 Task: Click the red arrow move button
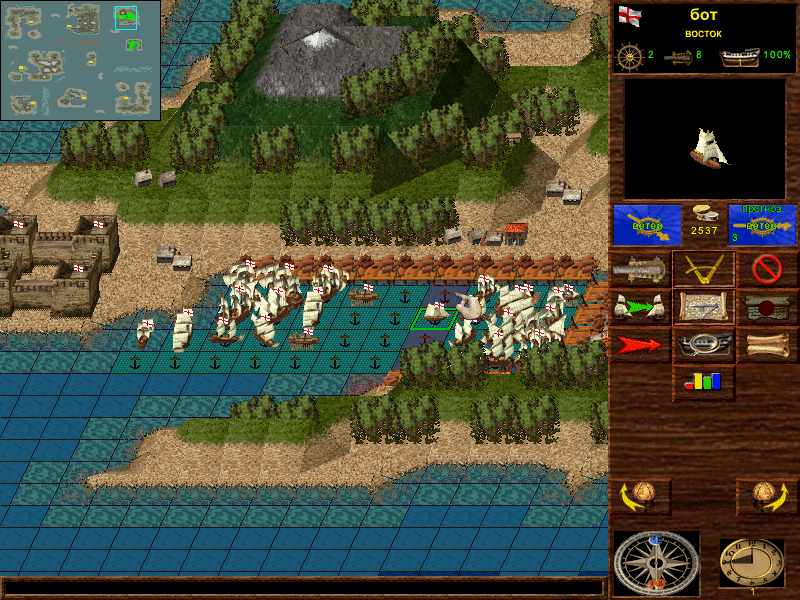tap(641, 345)
